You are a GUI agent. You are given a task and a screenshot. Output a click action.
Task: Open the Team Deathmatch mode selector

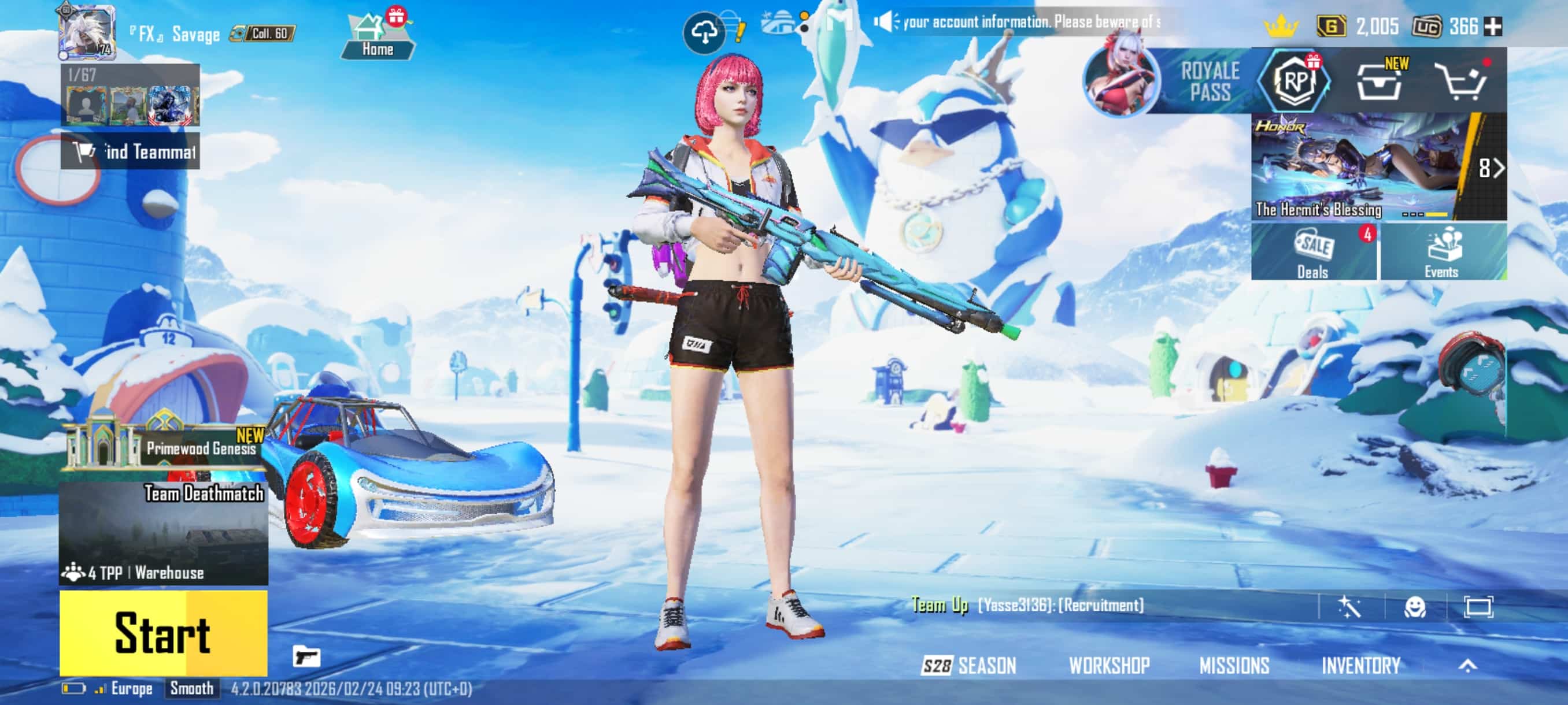[x=163, y=533]
